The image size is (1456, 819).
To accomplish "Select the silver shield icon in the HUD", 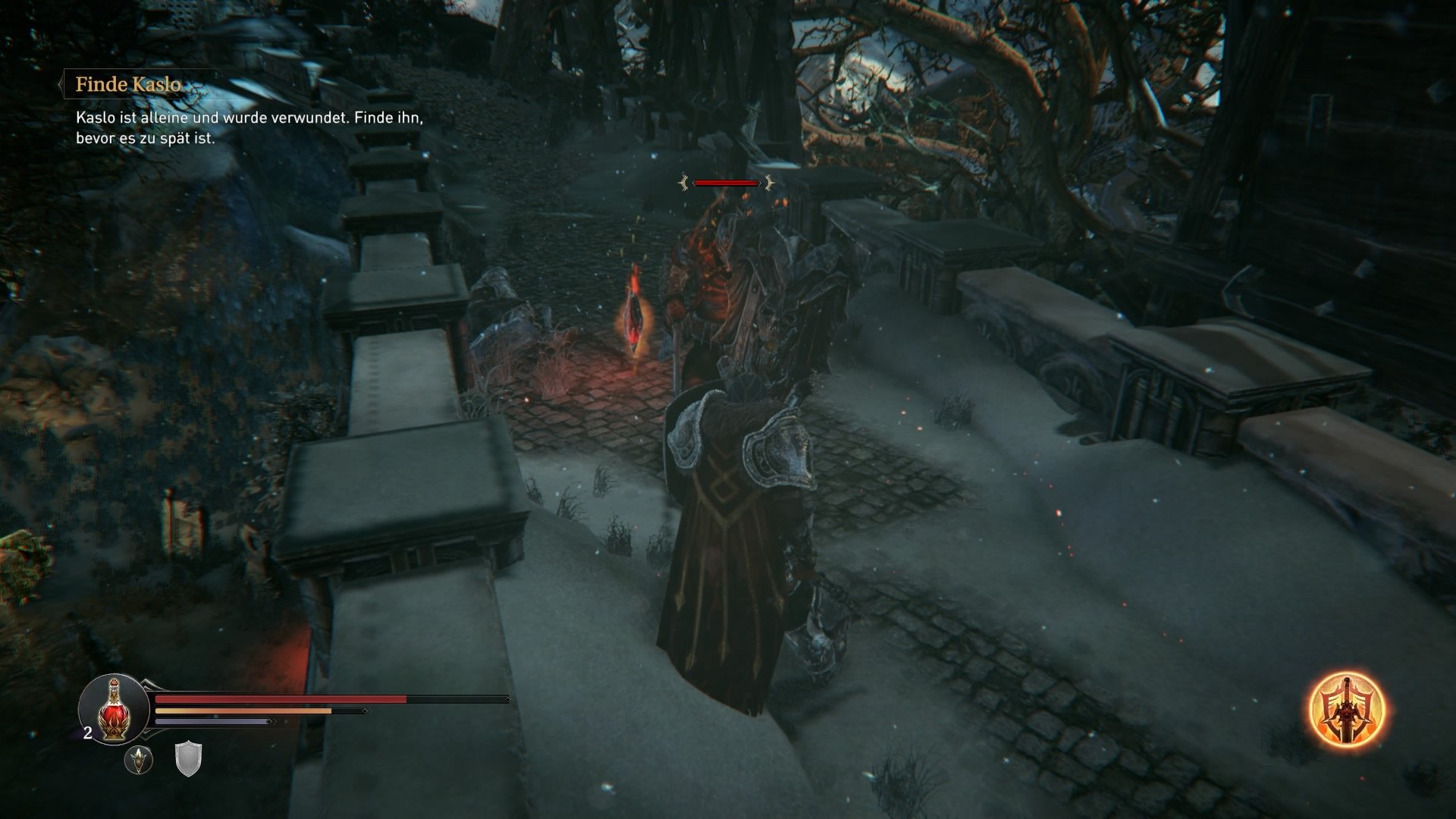I will click(x=188, y=761).
